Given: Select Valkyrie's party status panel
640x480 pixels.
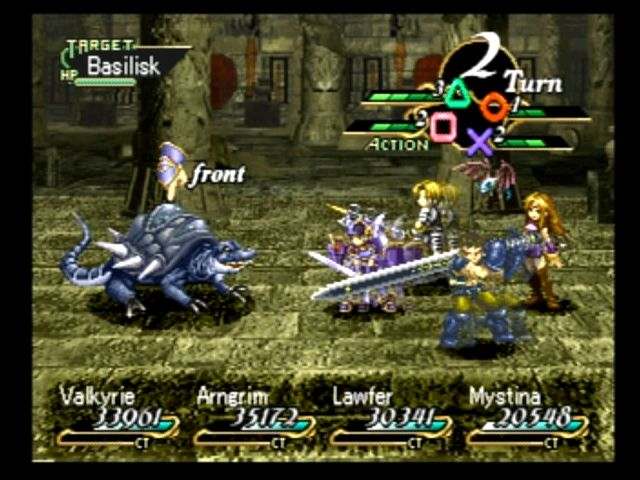Looking at the screenshot, I should point(116,413).
